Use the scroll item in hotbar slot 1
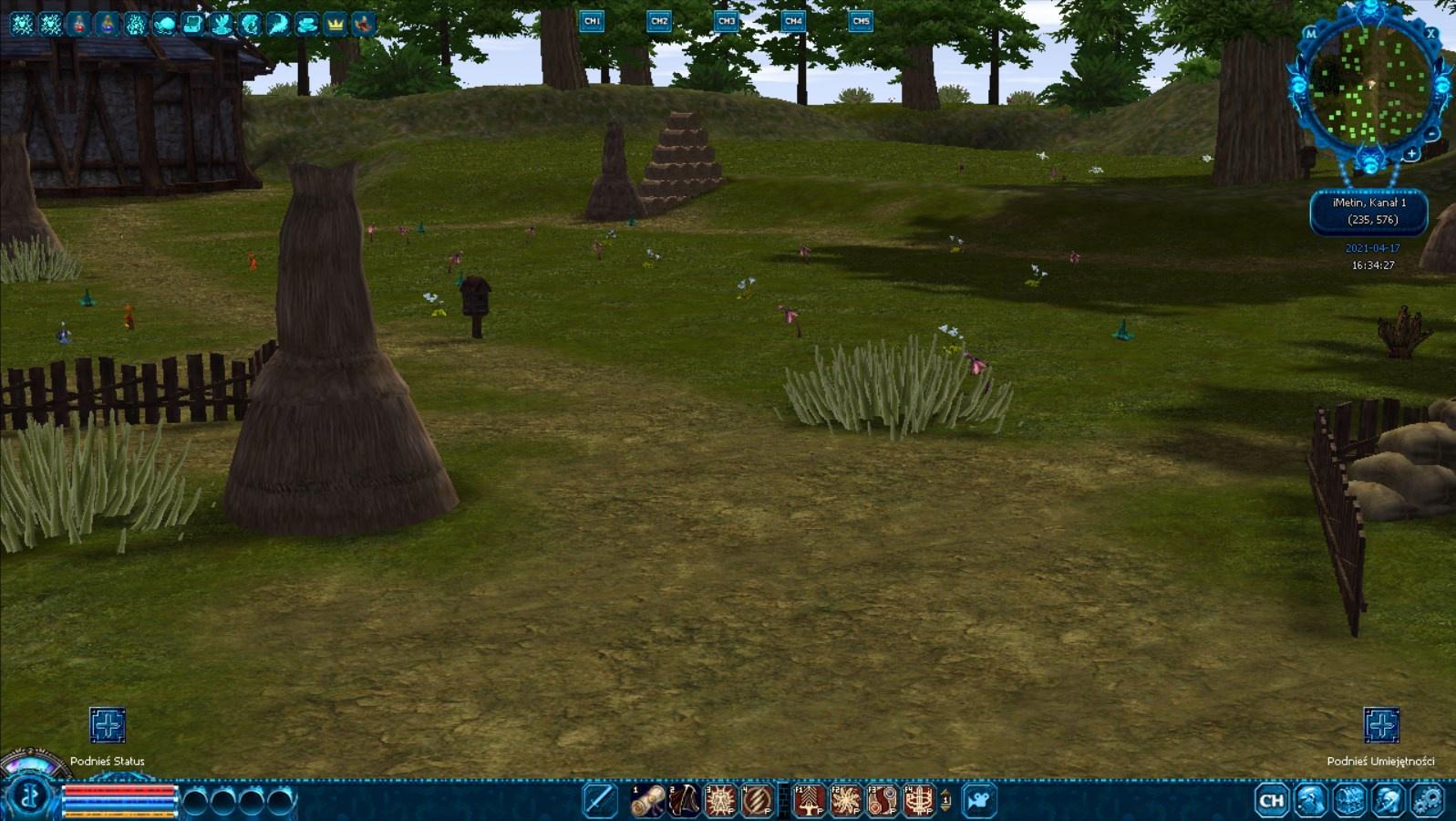This screenshot has width=1456, height=821. pos(648,801)
